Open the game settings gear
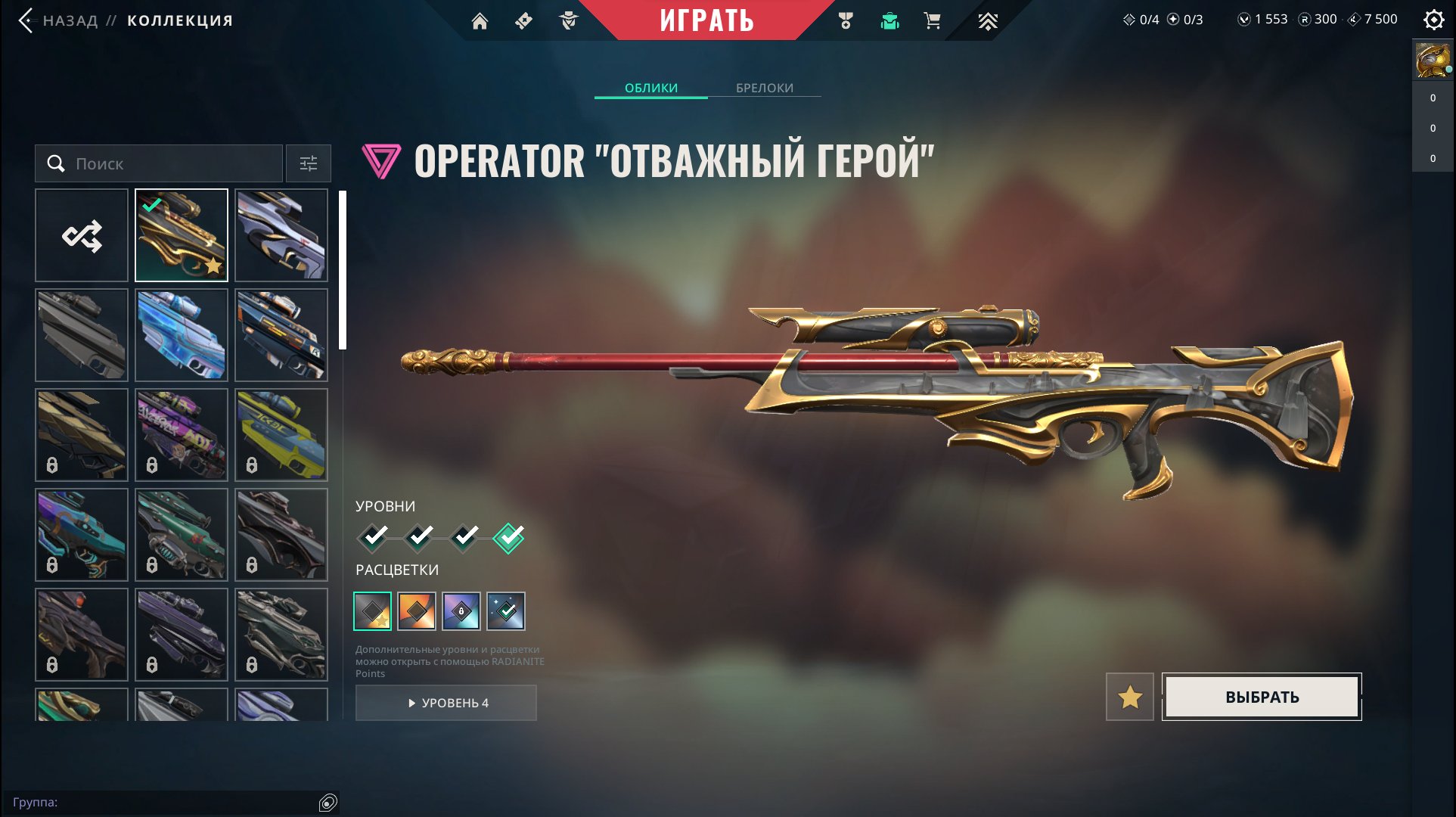 [x=1435, y=20]
